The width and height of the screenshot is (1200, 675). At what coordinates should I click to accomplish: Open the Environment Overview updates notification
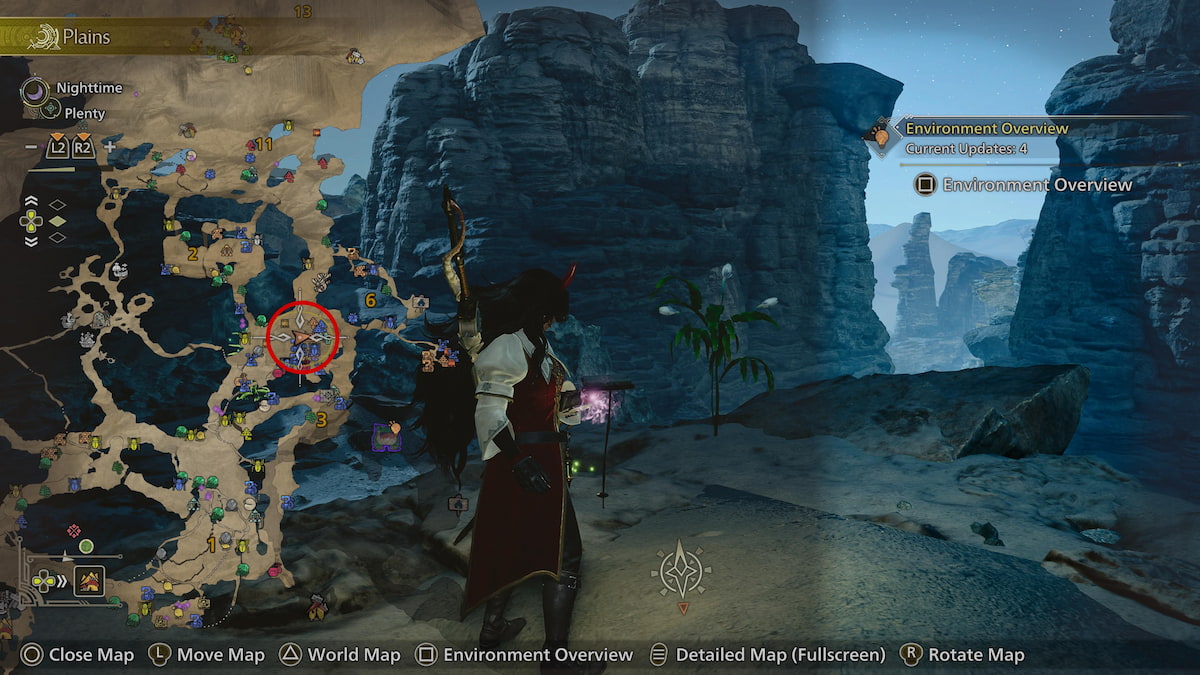986,137
